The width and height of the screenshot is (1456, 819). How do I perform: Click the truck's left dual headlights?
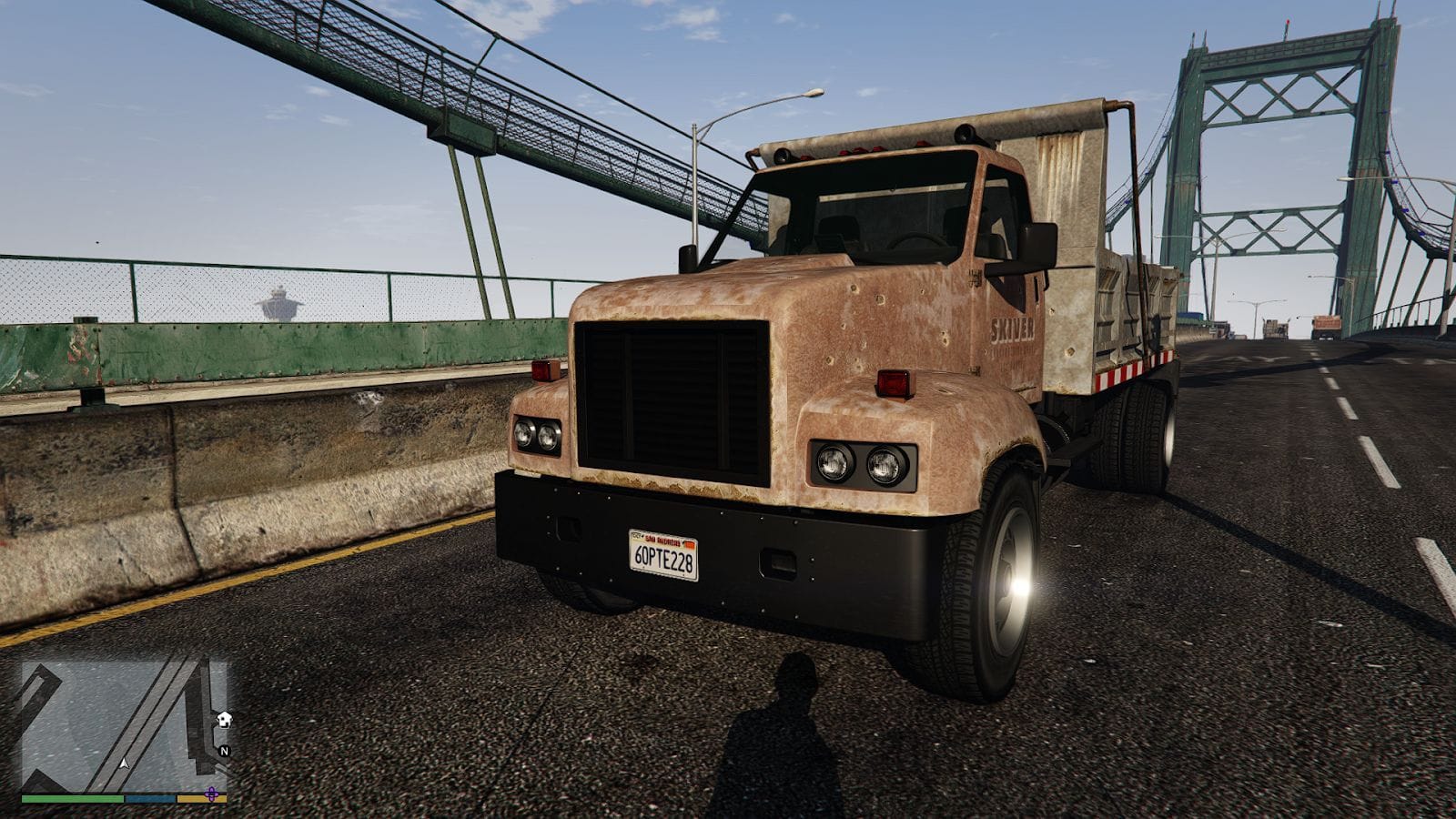539,434
